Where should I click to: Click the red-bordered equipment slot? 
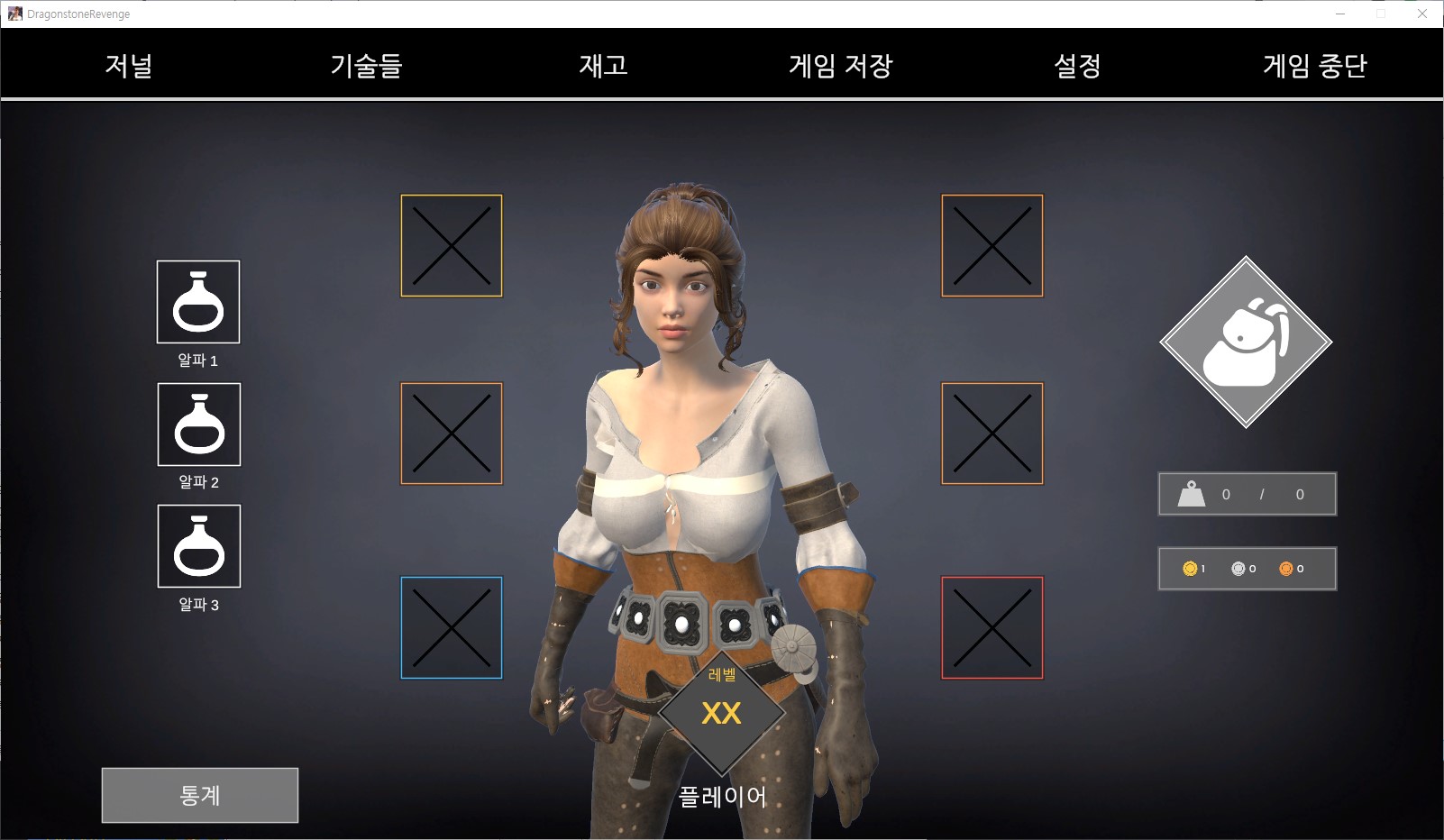click(992, 627)
